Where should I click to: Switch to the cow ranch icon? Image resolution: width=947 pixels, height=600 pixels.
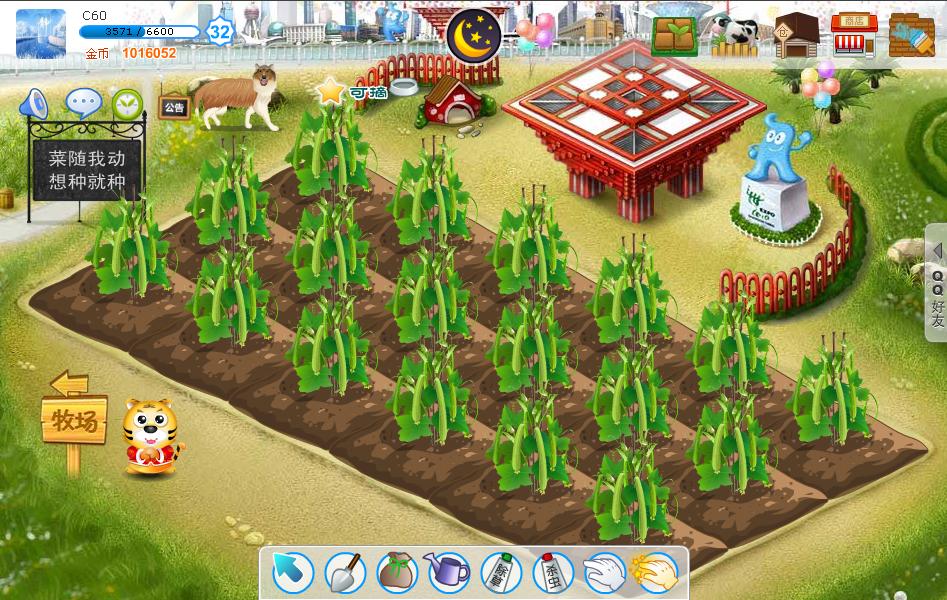coord(736,33)
